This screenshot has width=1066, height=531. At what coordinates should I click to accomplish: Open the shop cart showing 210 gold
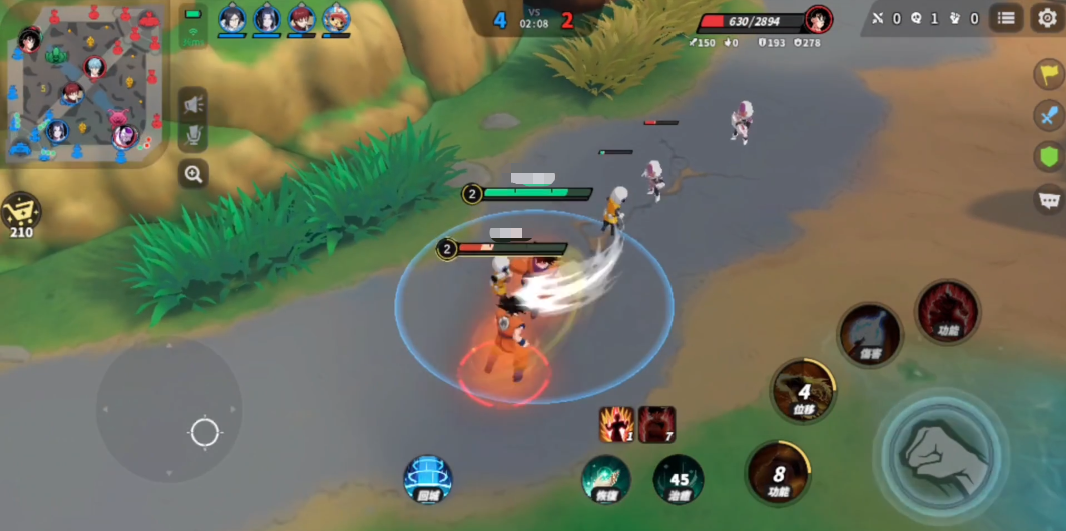click(x=21, y=214)
